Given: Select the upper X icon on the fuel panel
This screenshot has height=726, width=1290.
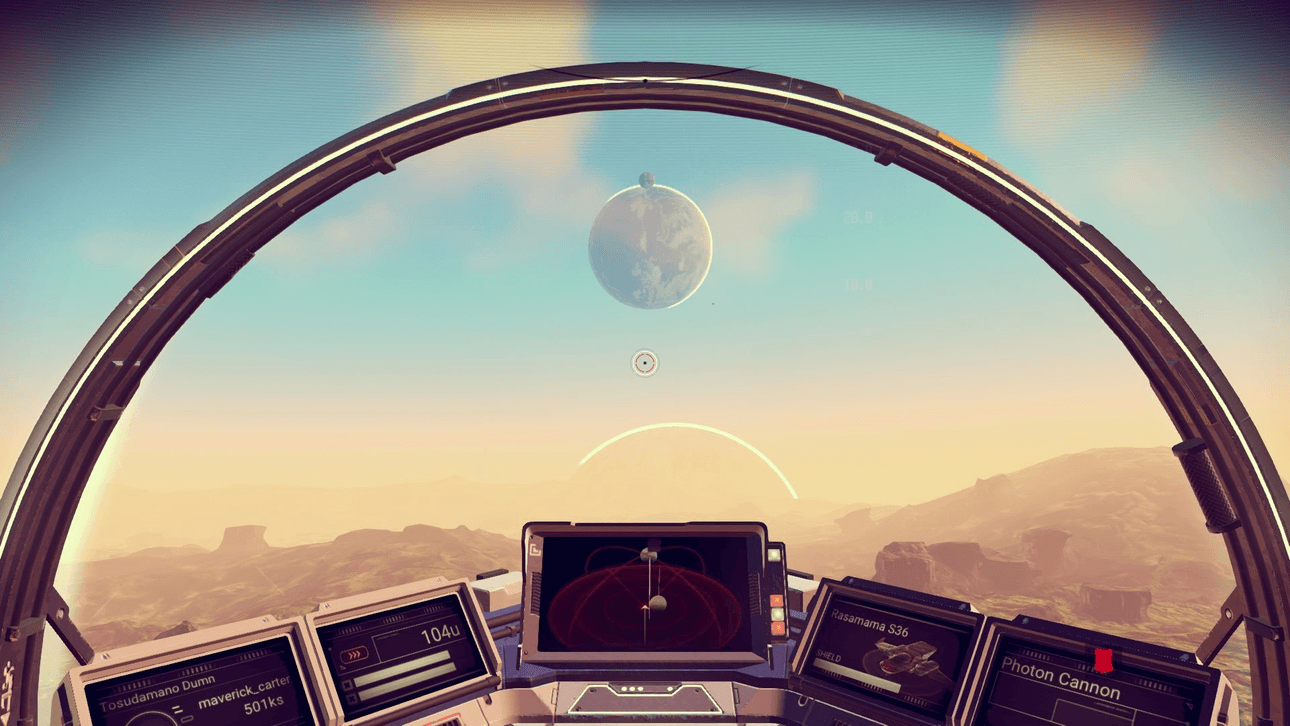Looking at the screenshot, I should click(x=346, y=686).
